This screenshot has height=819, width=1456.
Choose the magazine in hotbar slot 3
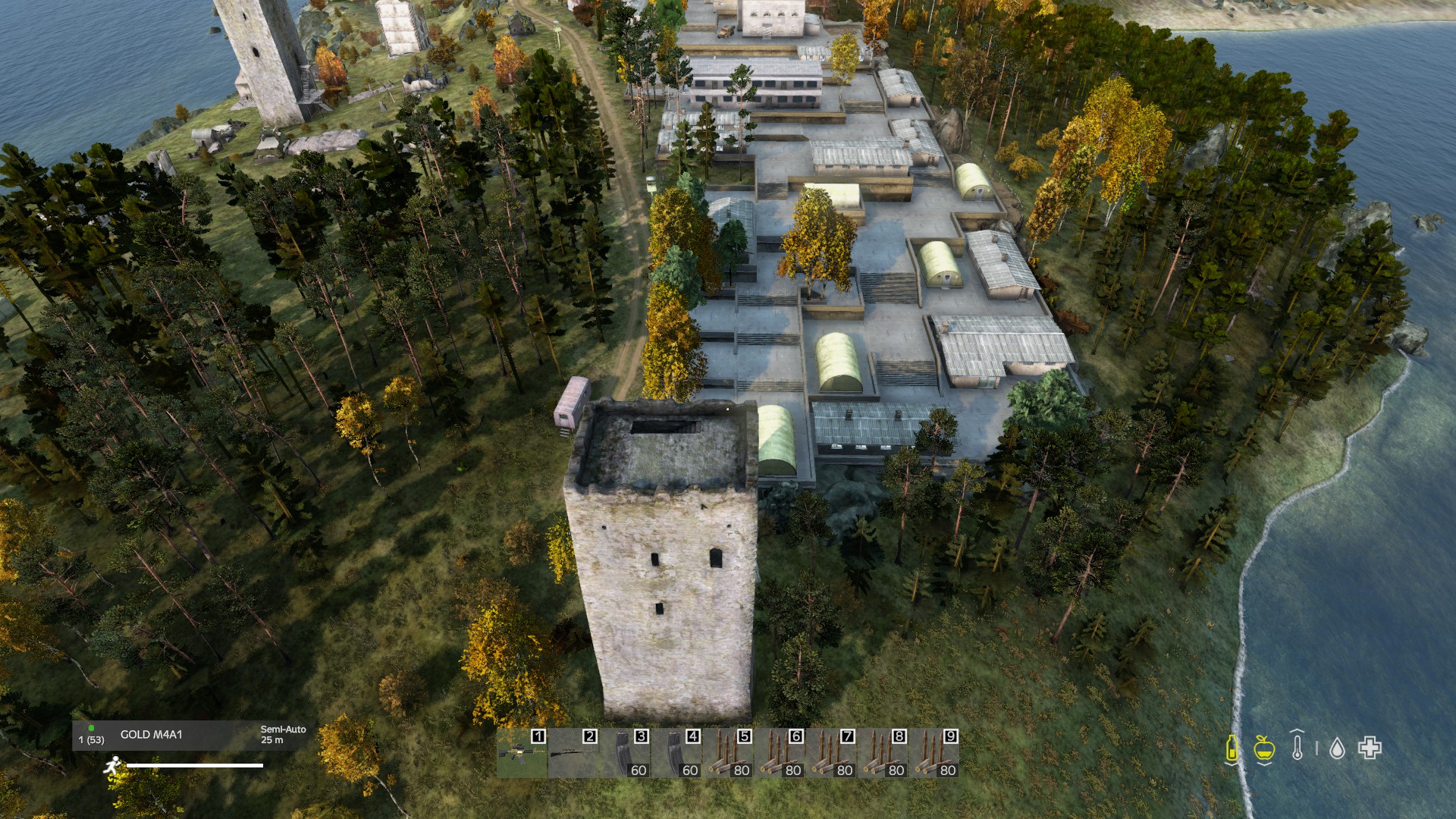pyautogui.click(x=625, y=753)
